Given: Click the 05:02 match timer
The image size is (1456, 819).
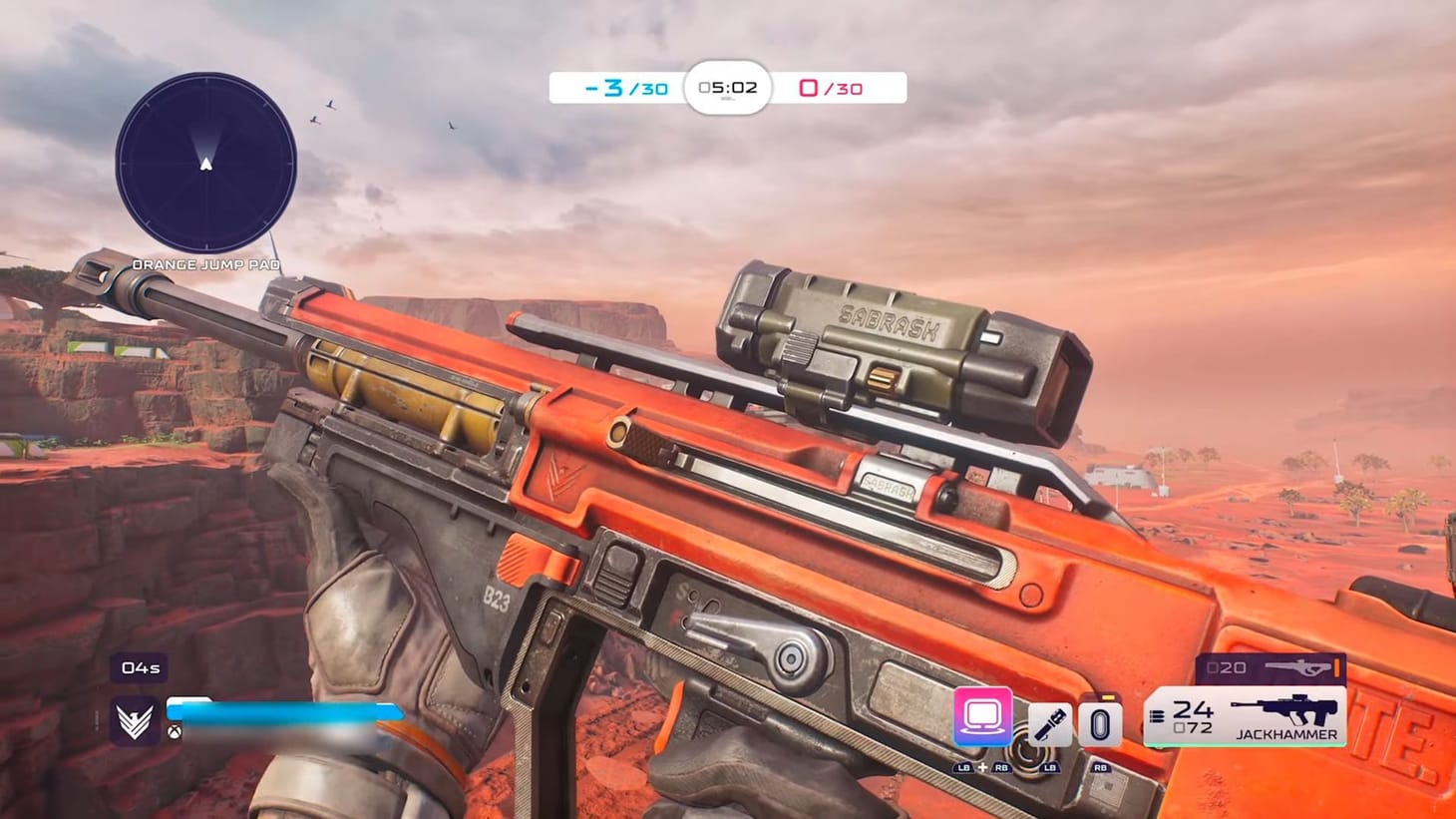Looking at the screenshot, I should (728, 88).
